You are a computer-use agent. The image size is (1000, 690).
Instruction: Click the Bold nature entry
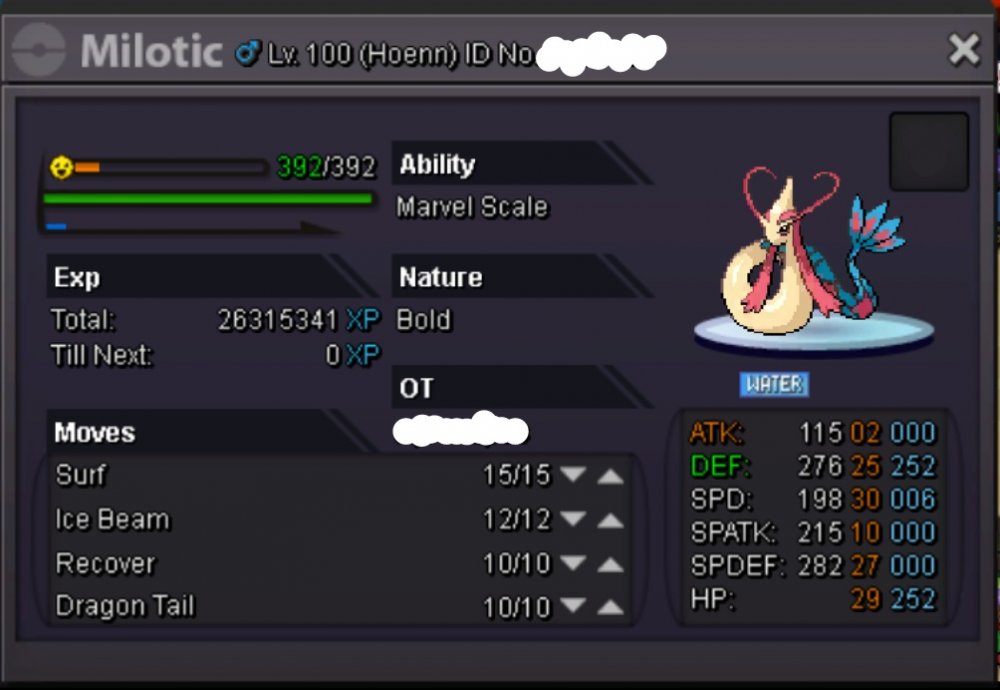(x=424, y=321)
